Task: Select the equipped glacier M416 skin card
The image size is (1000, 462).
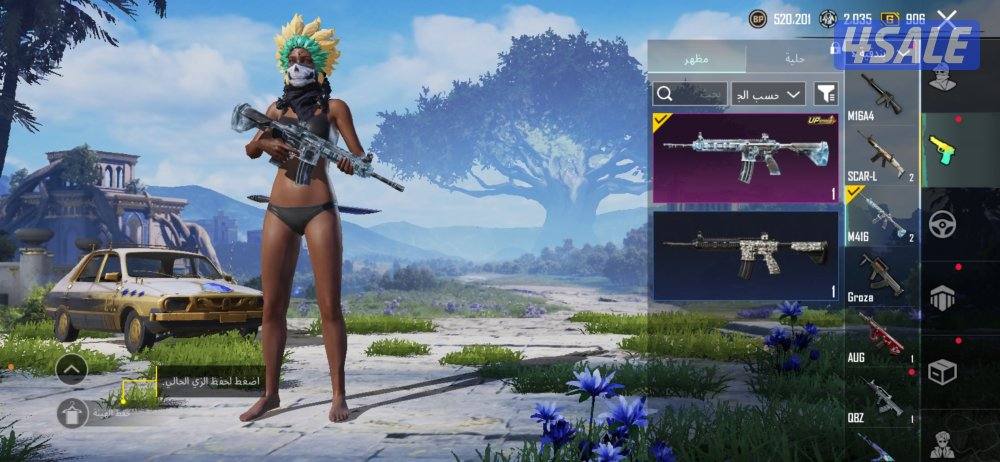Action: (x=745, y=157)
